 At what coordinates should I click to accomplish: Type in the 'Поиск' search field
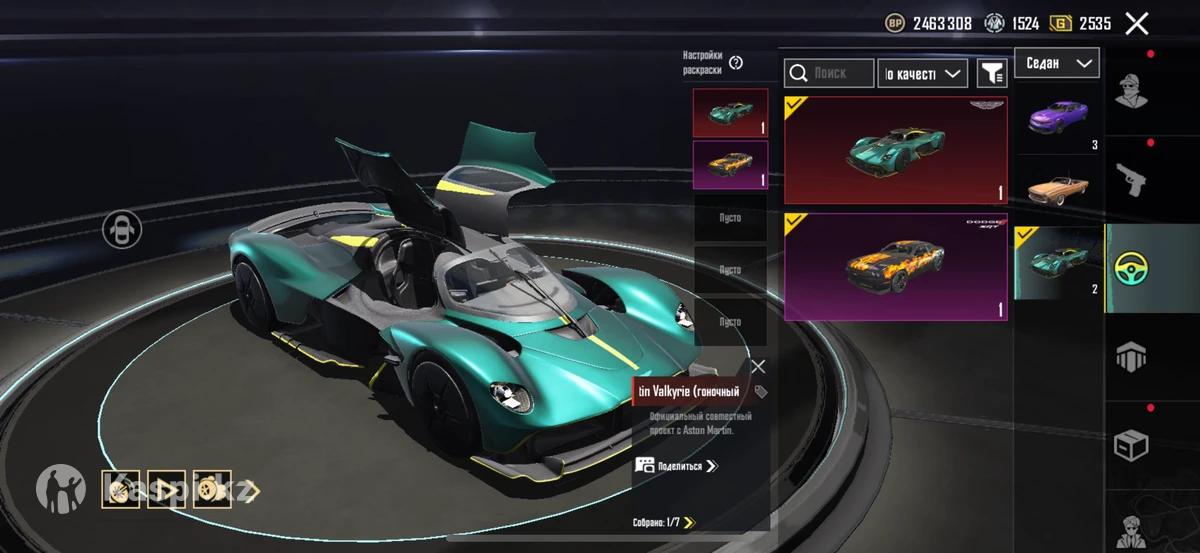click(829, 73)
